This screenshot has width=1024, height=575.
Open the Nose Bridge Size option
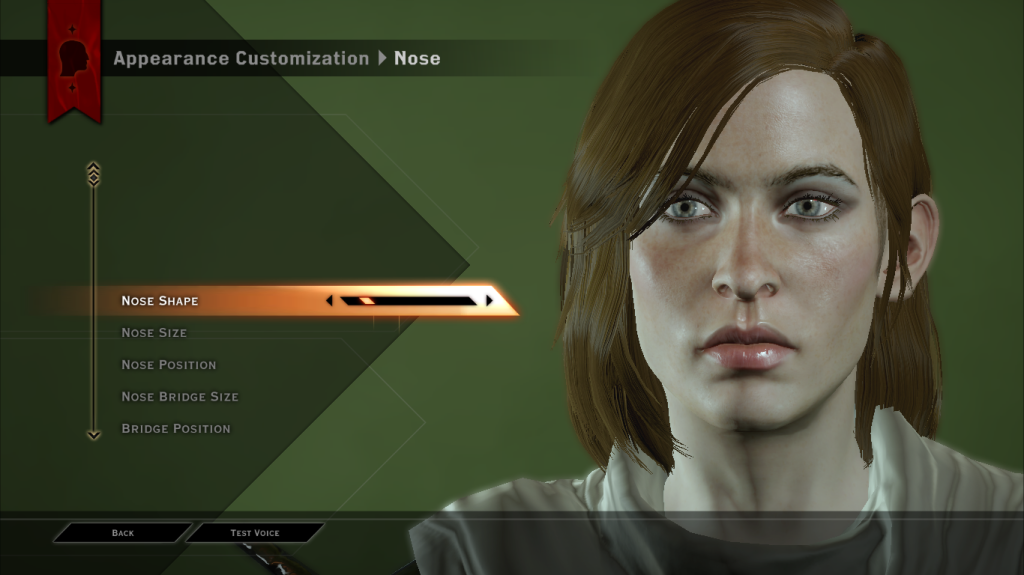(x=180, y=397)
